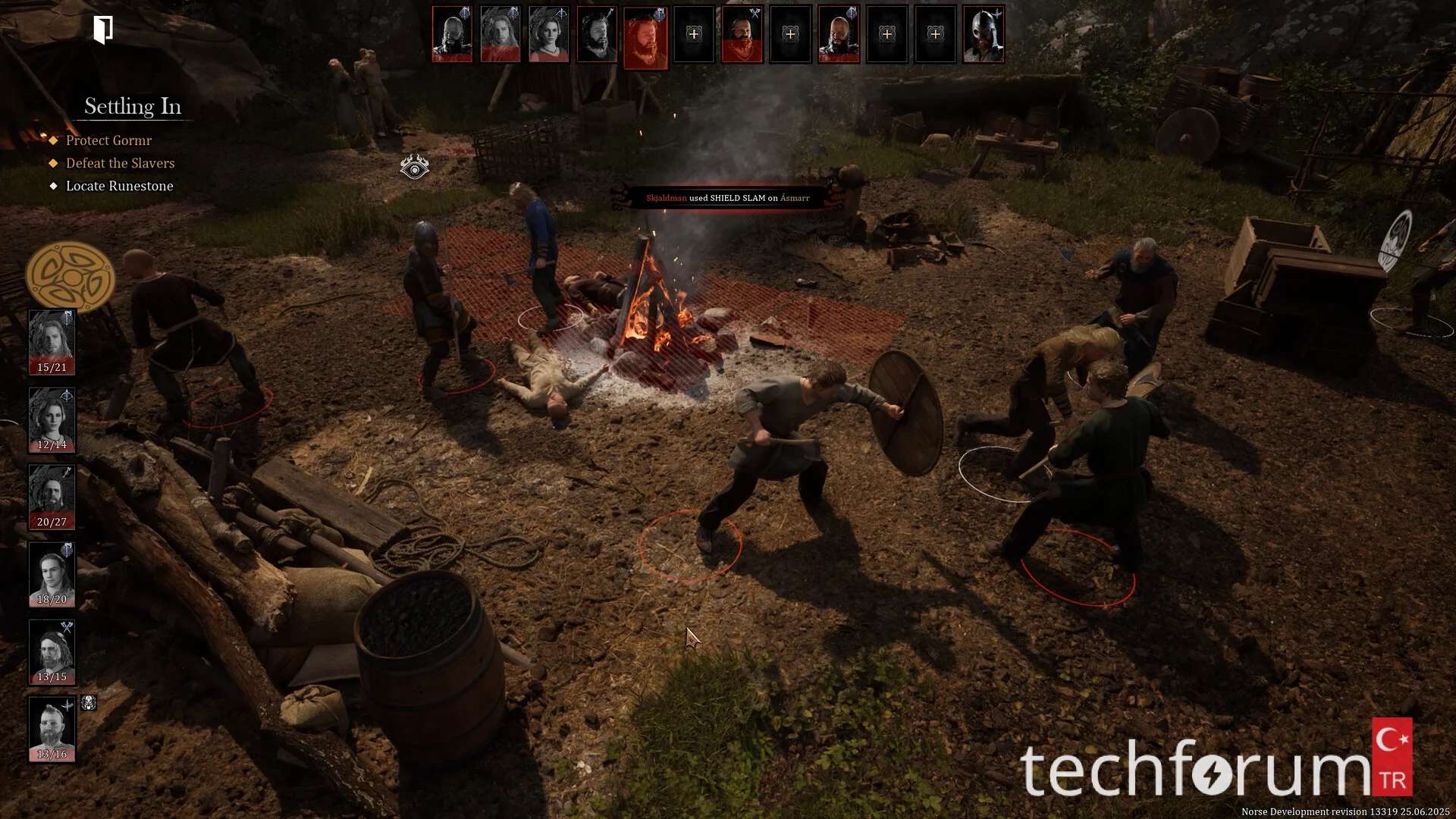Select the party portrait showing 18/20 health
This screenshot has height=819, width=1456.
point(52,574)
